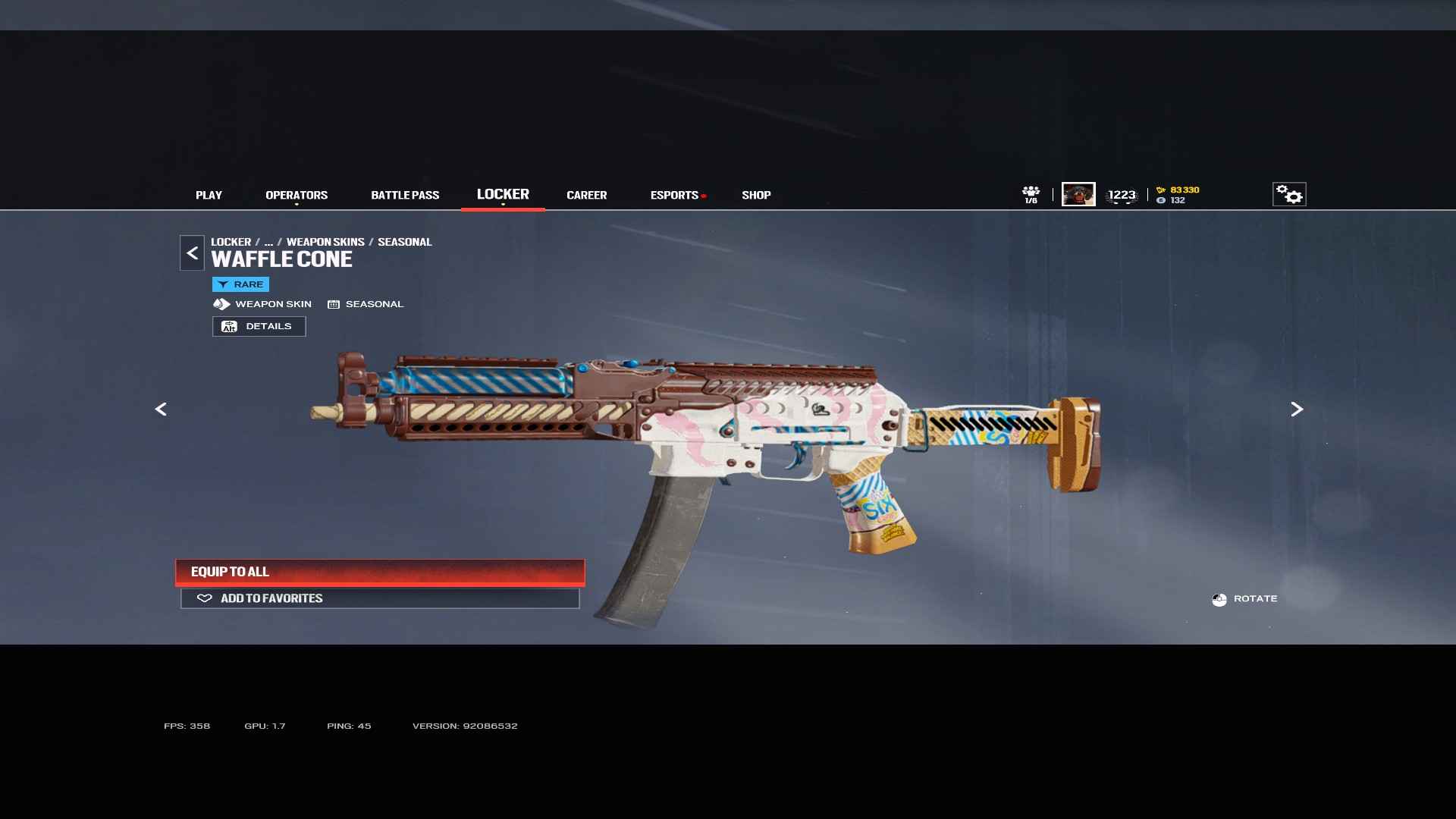The height and width of the screenshot is (819, 1456).
Task: Add Waffle Cone to favorites
Action: pyautogui.click(x=380, y=598)
